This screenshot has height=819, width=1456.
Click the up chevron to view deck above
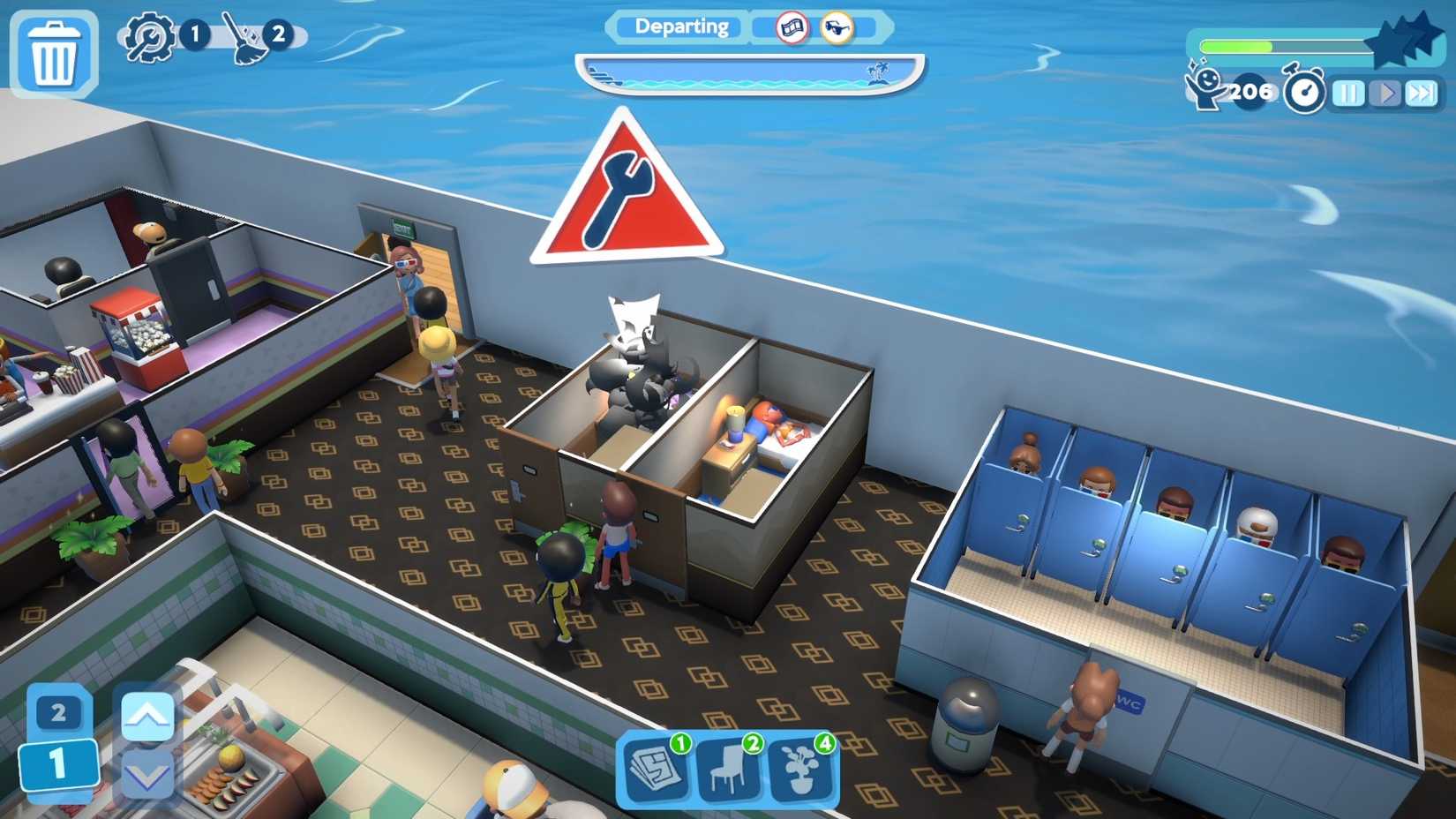pos(148,718)
